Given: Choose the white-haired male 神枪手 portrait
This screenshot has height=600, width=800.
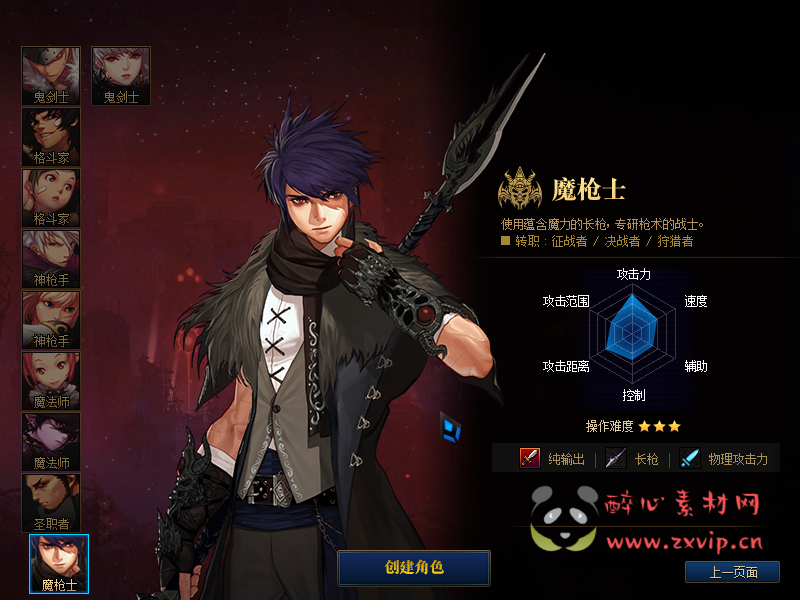Looking at the screenshot, I should click(51, 259).
